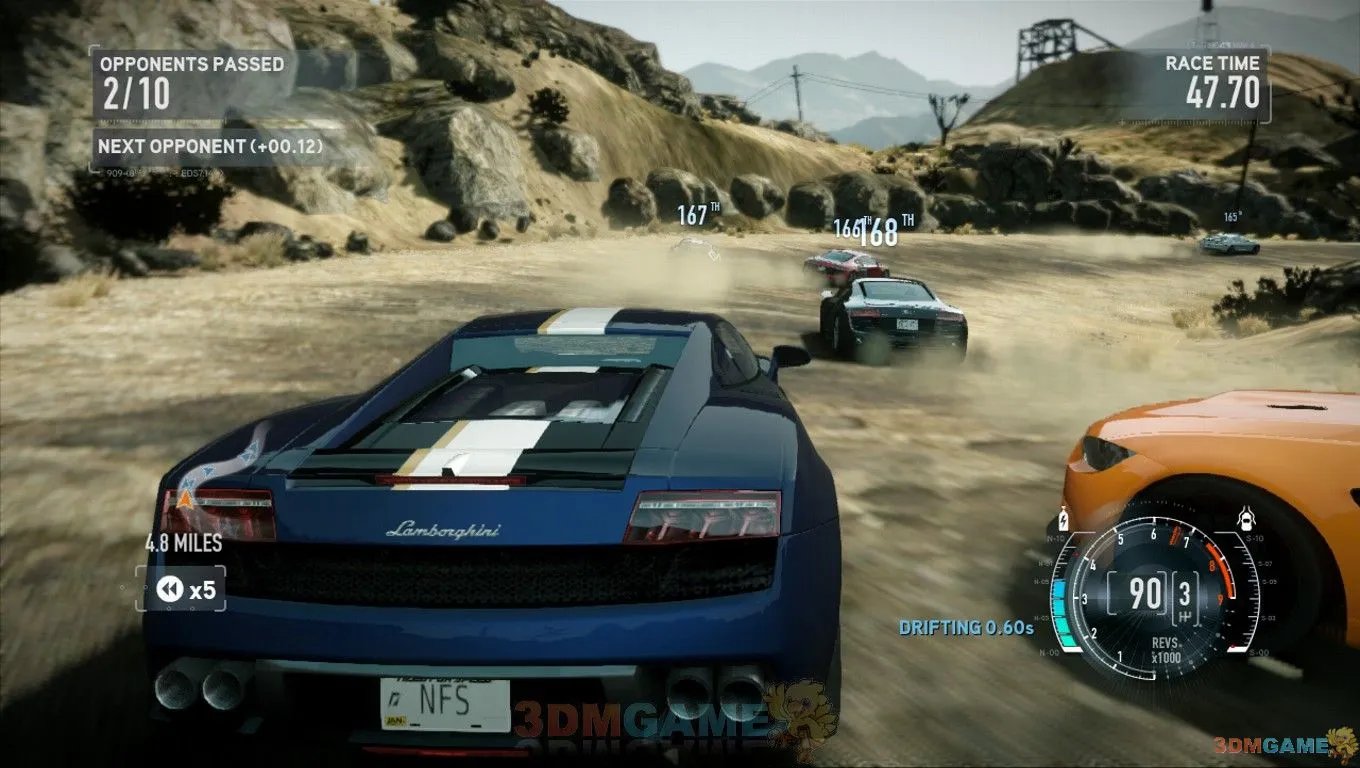The width and height of the screenshot is (1360, 768).
Task: Click the Opponents Passed tracker panel
Action: (x=191, y=82)
